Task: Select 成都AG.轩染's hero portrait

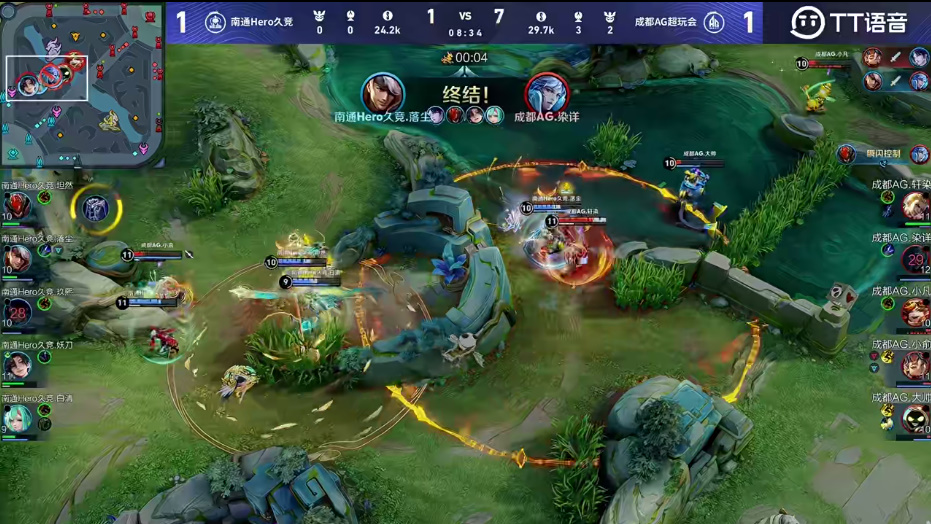Action: [x=914, y=207]
